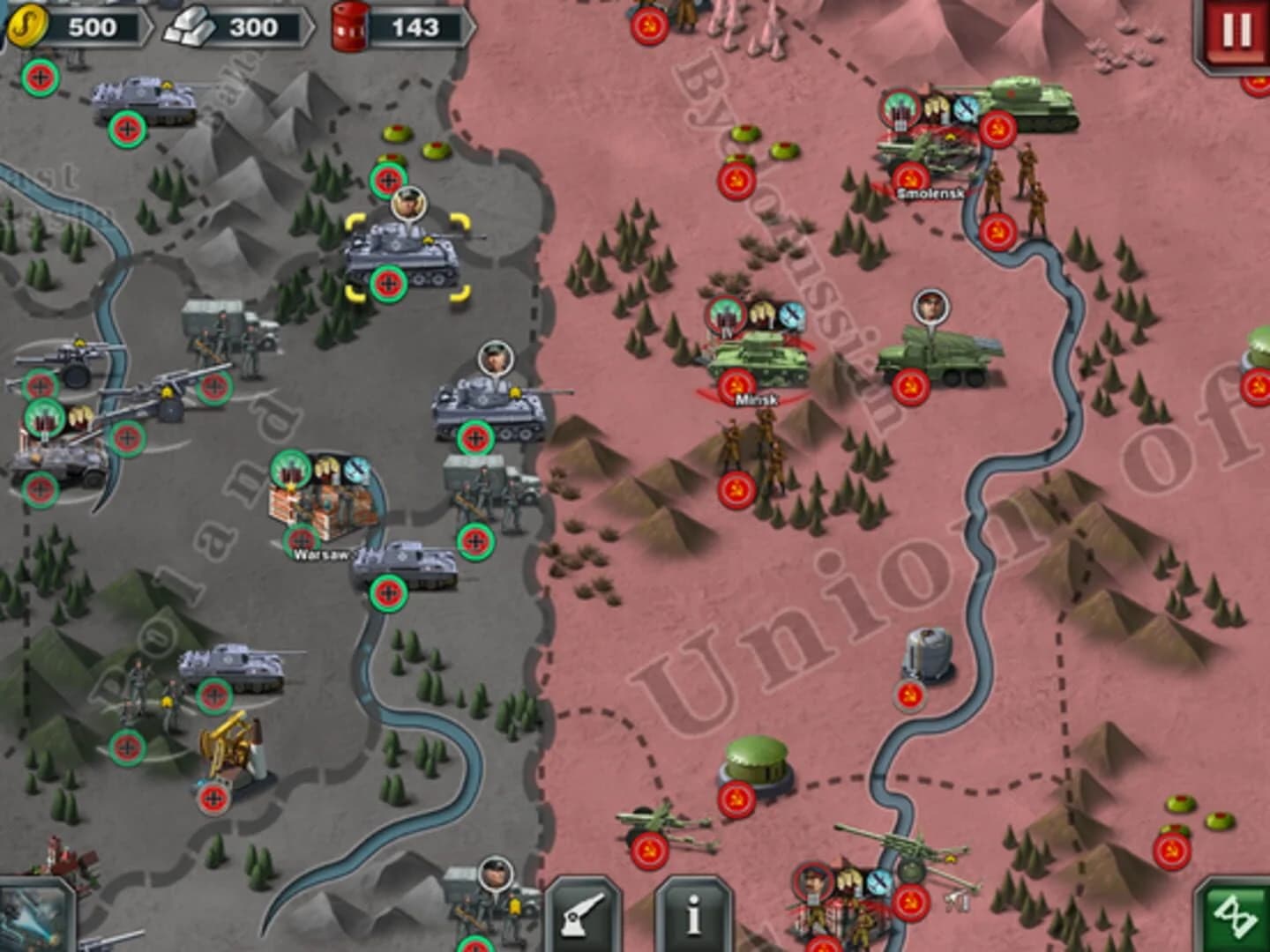Click the gold coin icon in resource bar
This screenshot has width=1270, height=952.
[29, 23]
